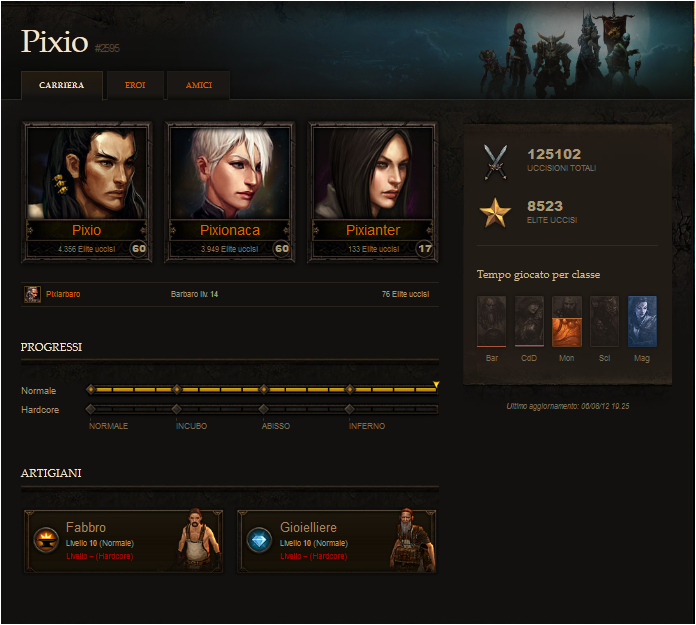Open the Pixiarbaro hero row
696x625 pixels.
pyautogui.click(x=62, y=295)
